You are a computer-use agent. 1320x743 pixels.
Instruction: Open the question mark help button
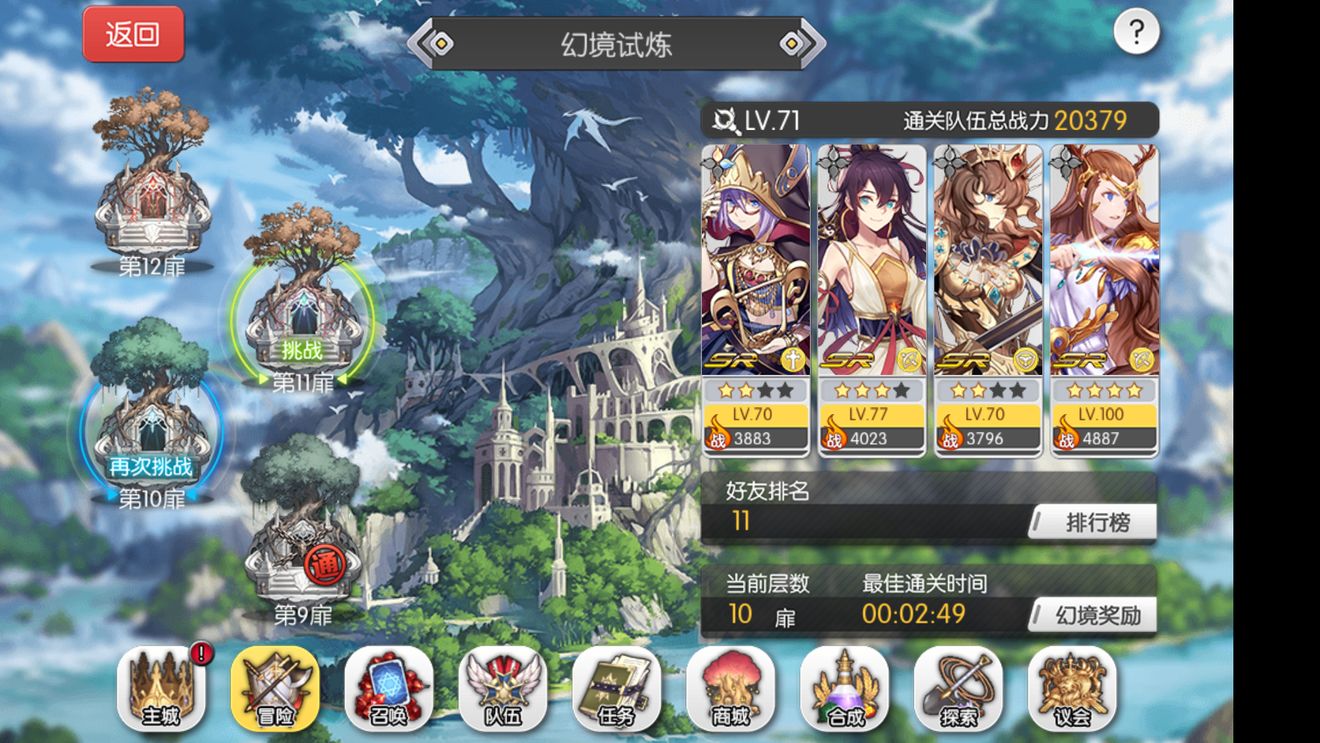[1136, 33]
